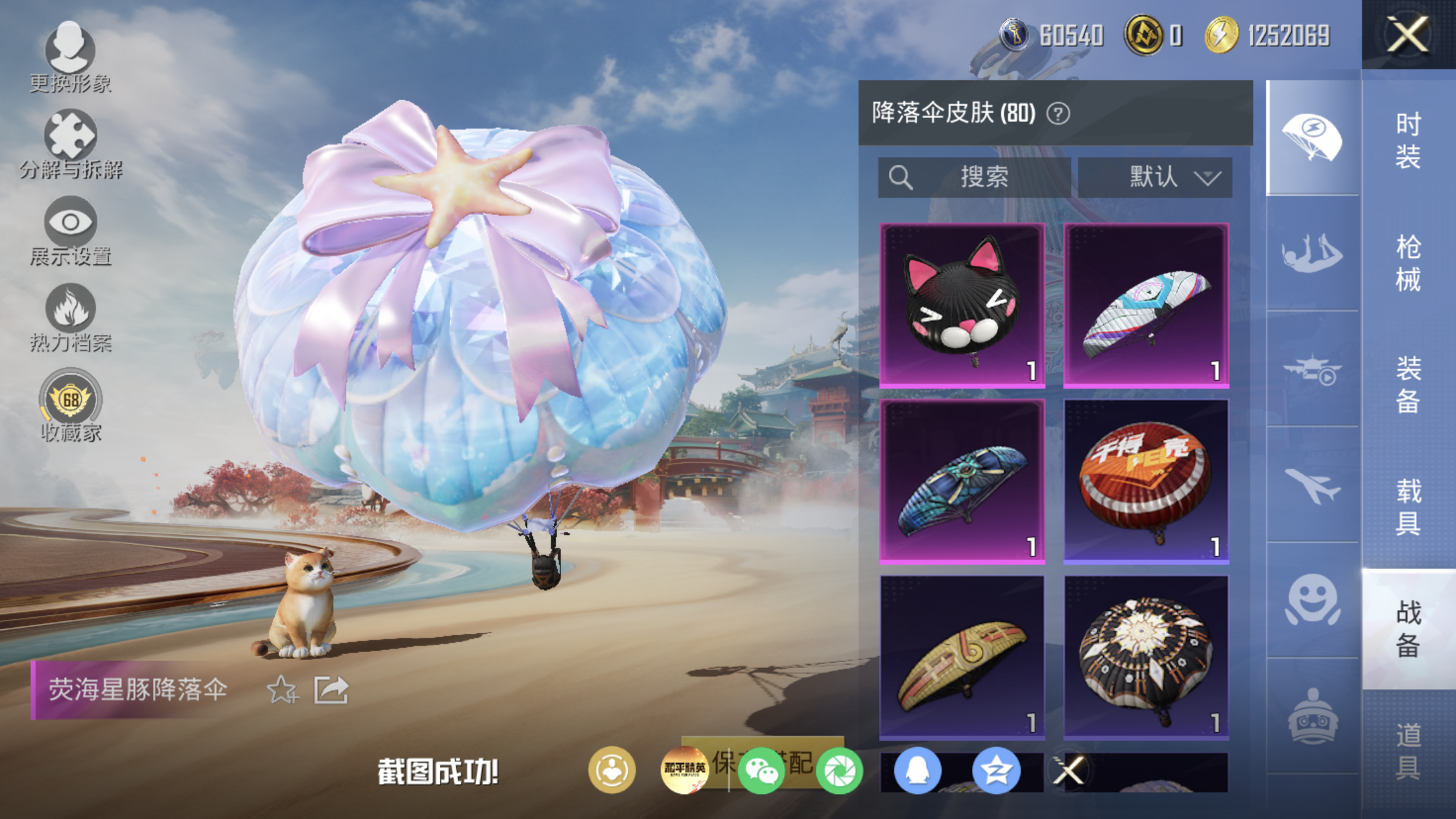Choose the black and white round parachute
The image size is (1456, 819).
(x=1146, y=657)
